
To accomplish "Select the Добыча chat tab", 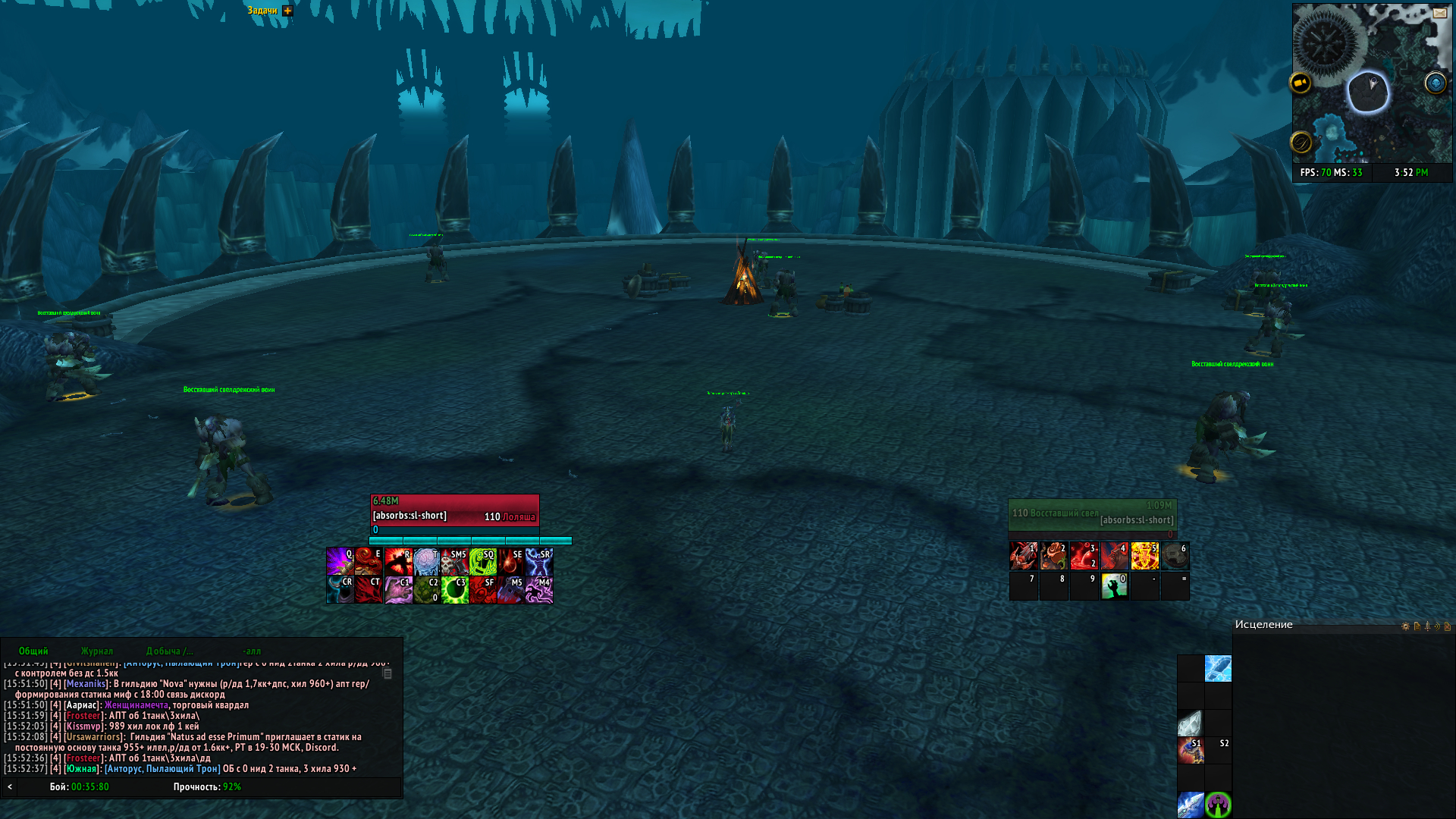I will (169, 651).
